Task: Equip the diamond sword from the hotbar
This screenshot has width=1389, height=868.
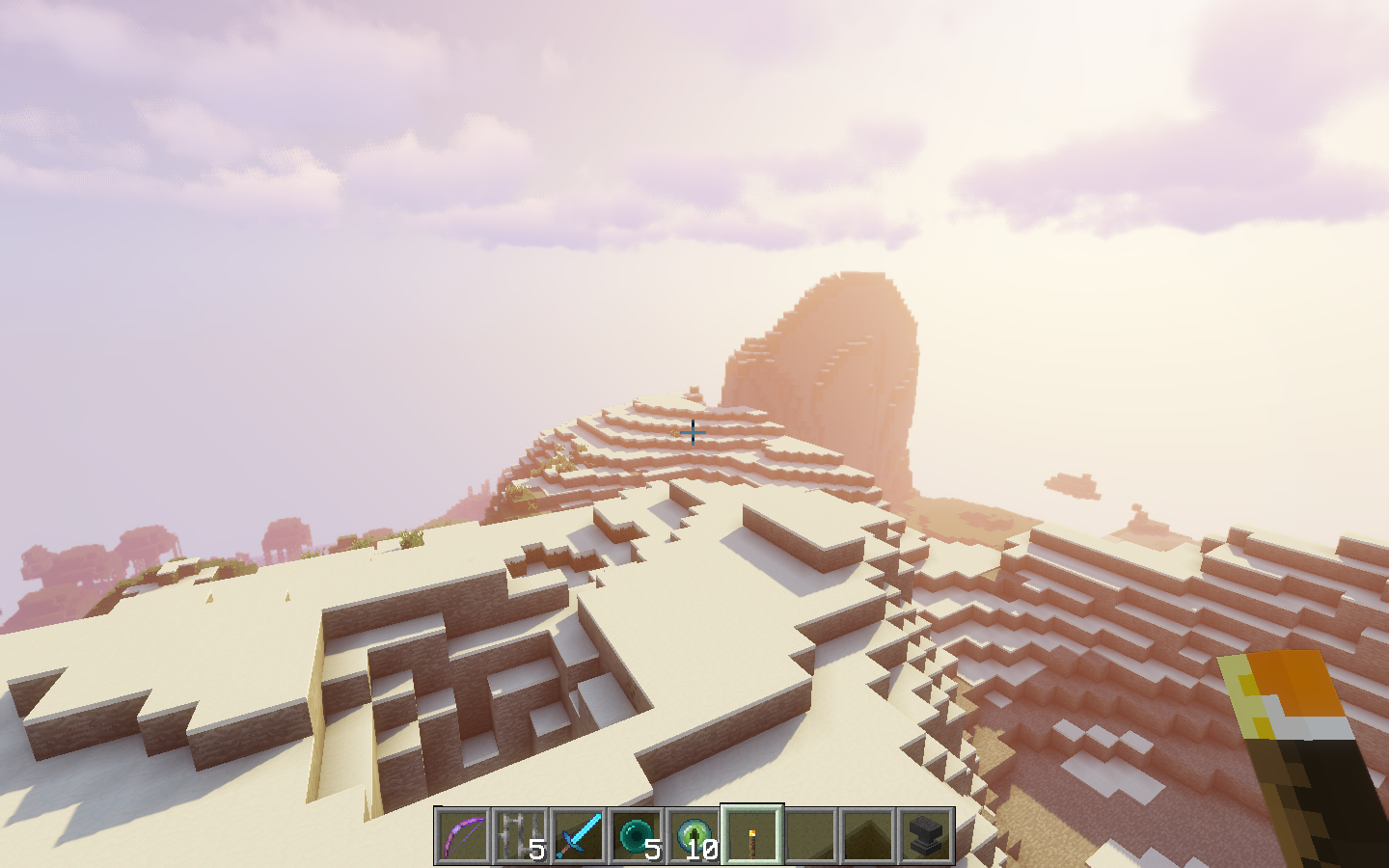Action: (x=579, y=835)
